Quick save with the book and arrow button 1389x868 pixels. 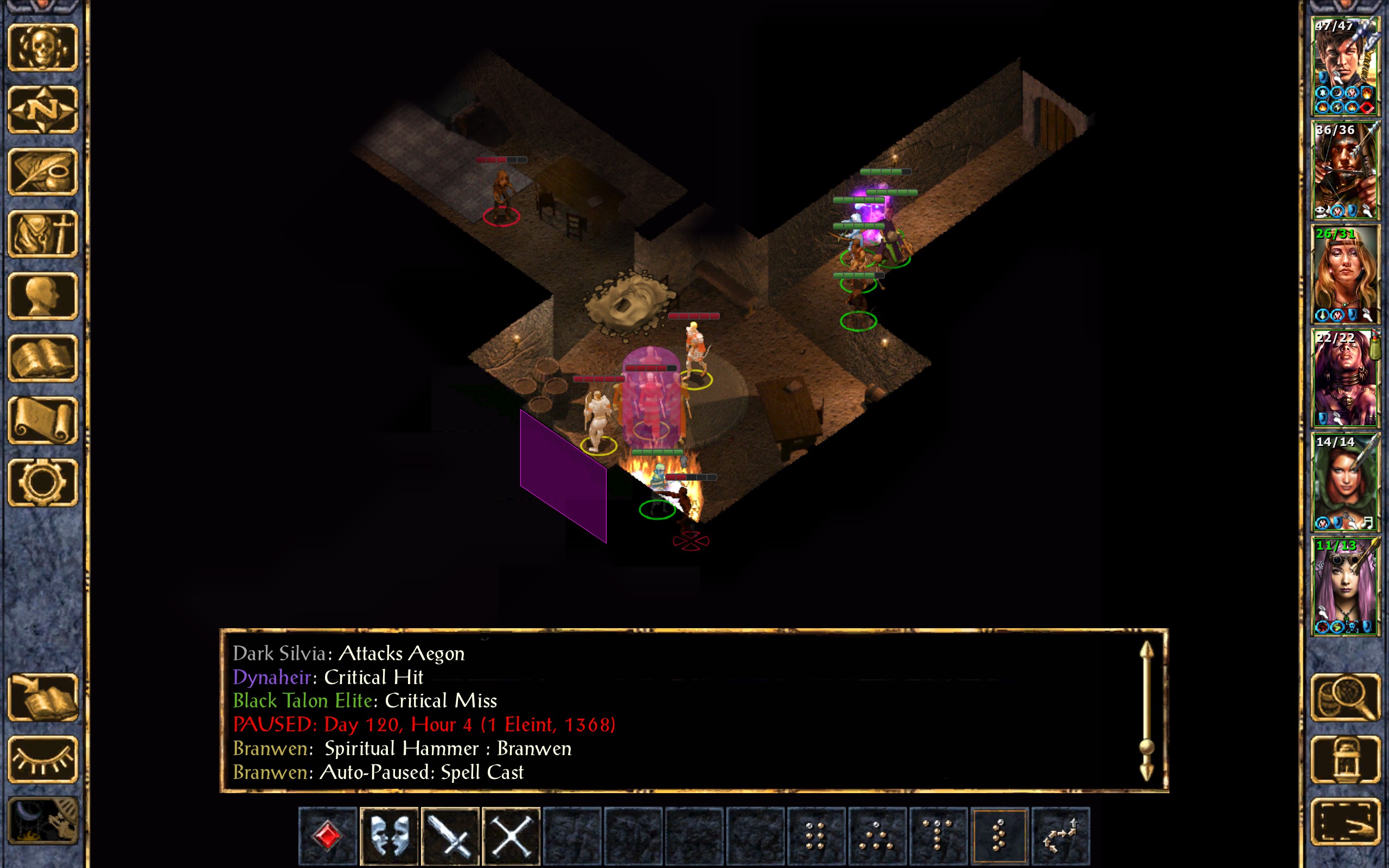[43, 697]
